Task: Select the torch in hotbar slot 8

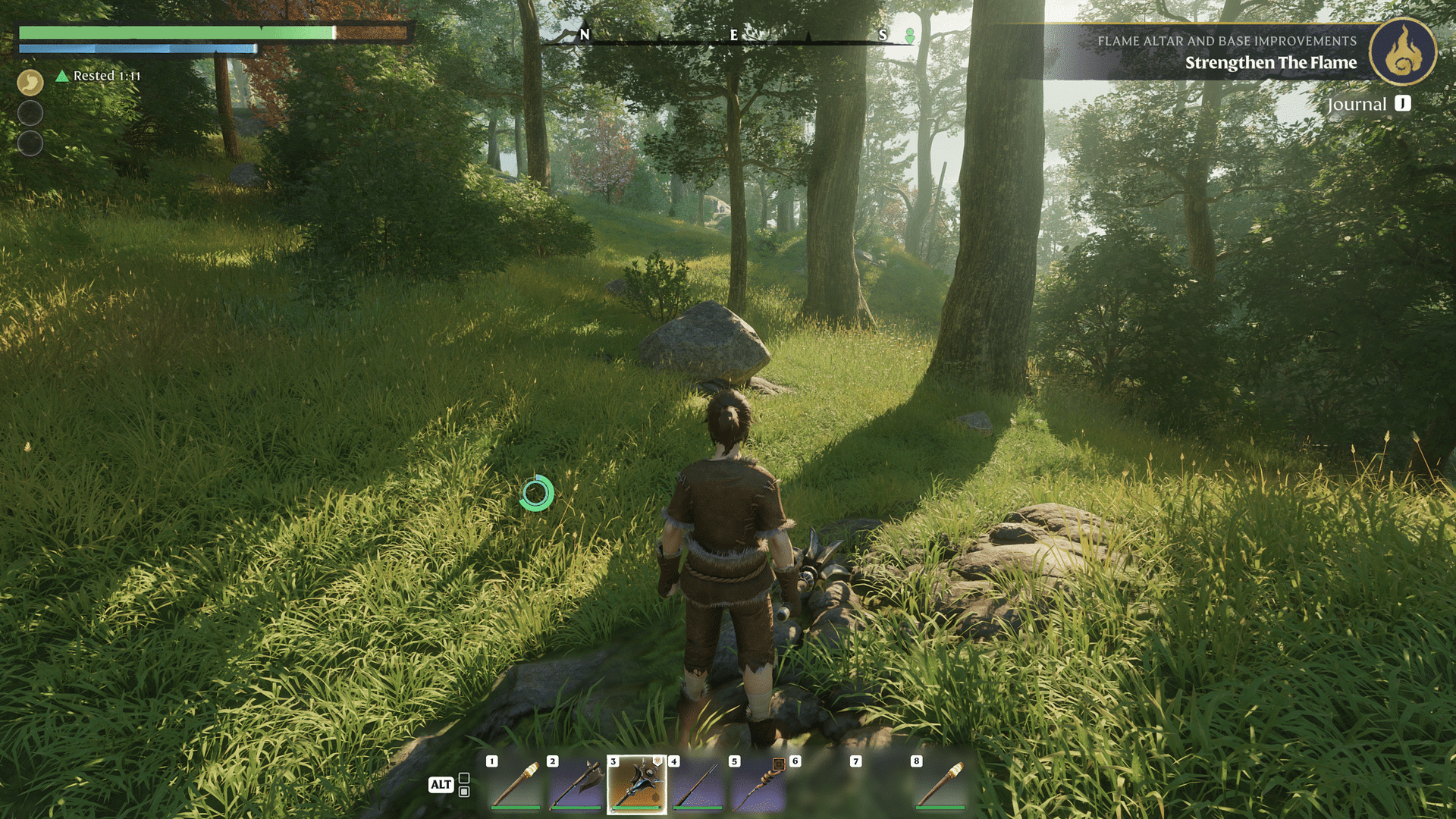Action: click(940, 785)
